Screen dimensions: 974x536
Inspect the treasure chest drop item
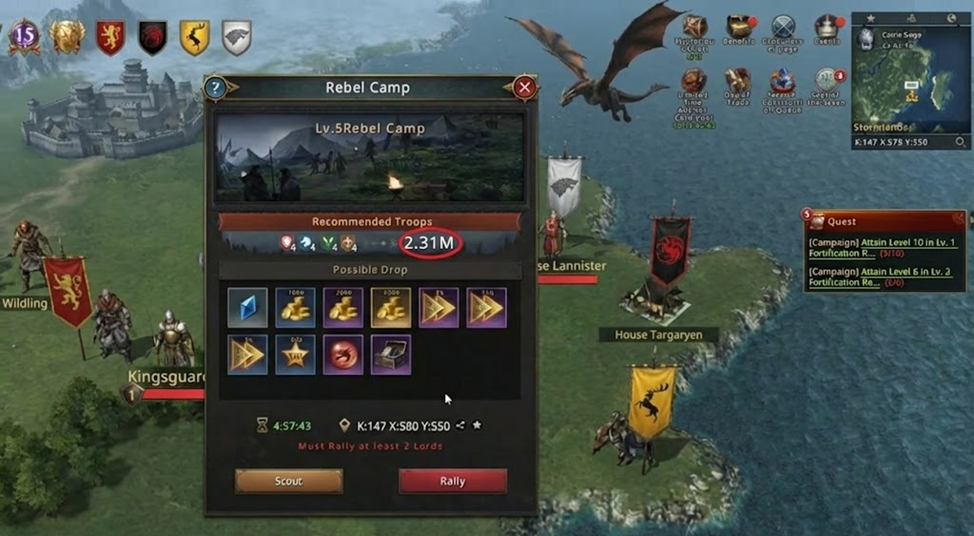pyautogui.click(x=390, y=355)
